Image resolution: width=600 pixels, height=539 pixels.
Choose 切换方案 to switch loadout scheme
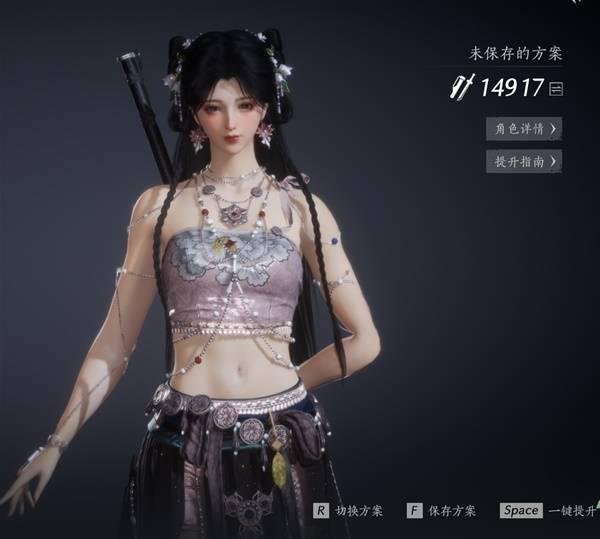[x=348, y=510]
